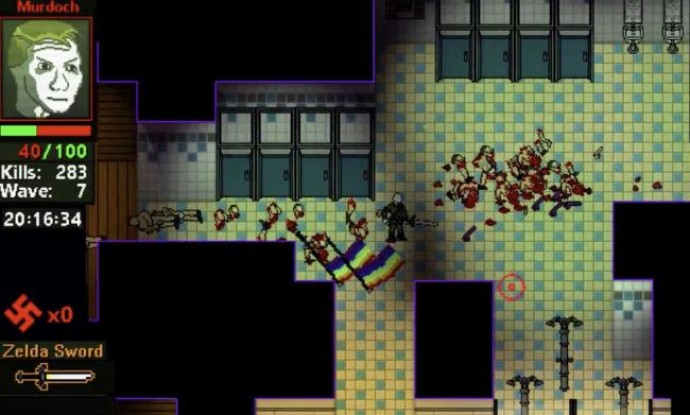Click Murdoch's character portrait
Viewport: 690px width, 415px height.
pyautogui.click(x=46, y=68)
